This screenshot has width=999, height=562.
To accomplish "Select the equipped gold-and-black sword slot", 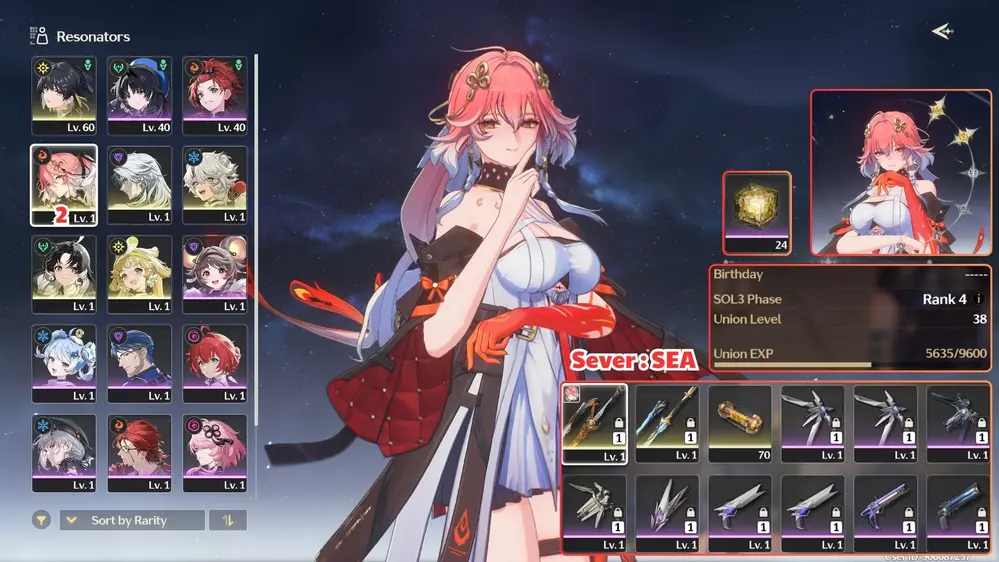I will [594, 424].
